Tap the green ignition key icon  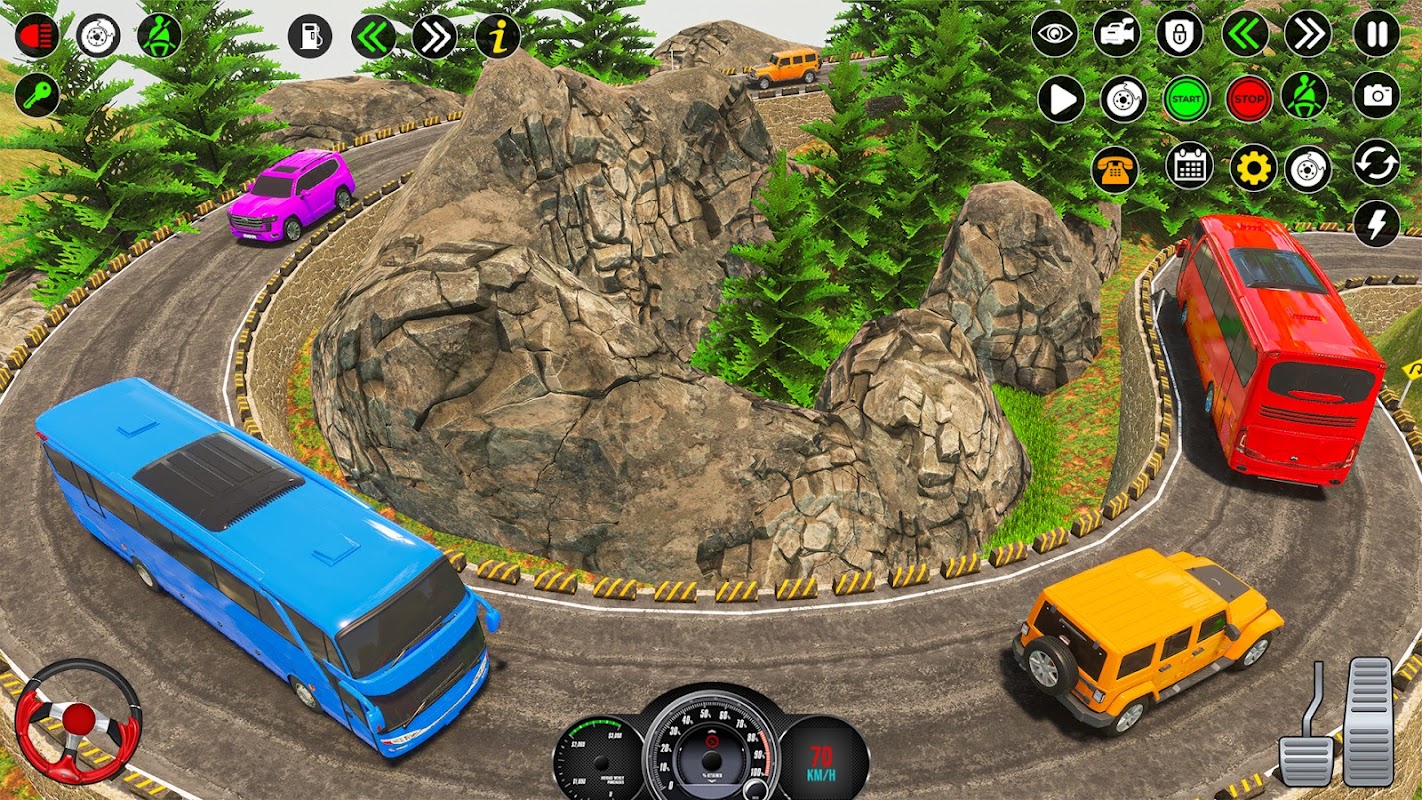37,96
